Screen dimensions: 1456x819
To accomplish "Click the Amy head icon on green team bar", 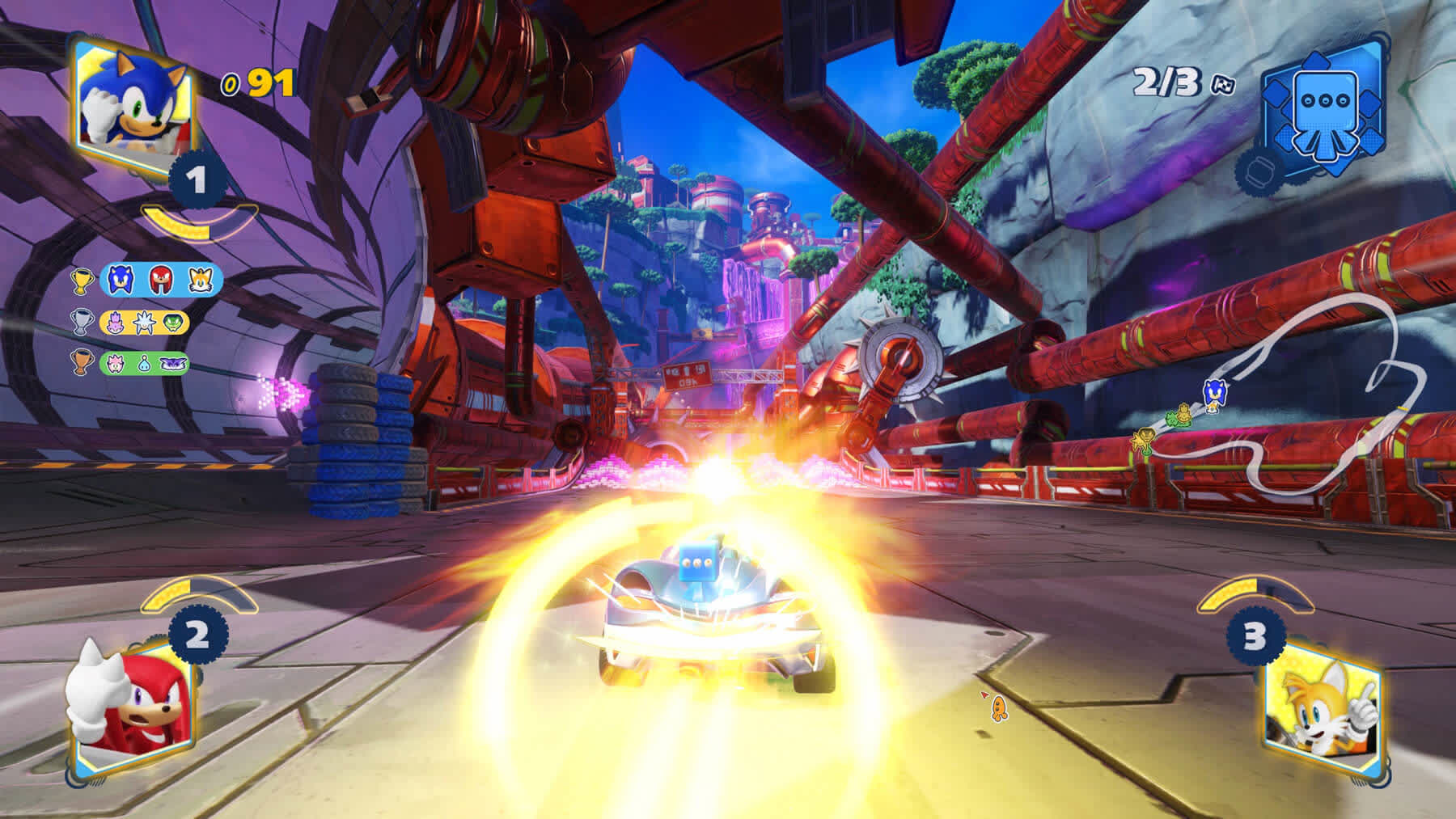I will tap(115, 365).
